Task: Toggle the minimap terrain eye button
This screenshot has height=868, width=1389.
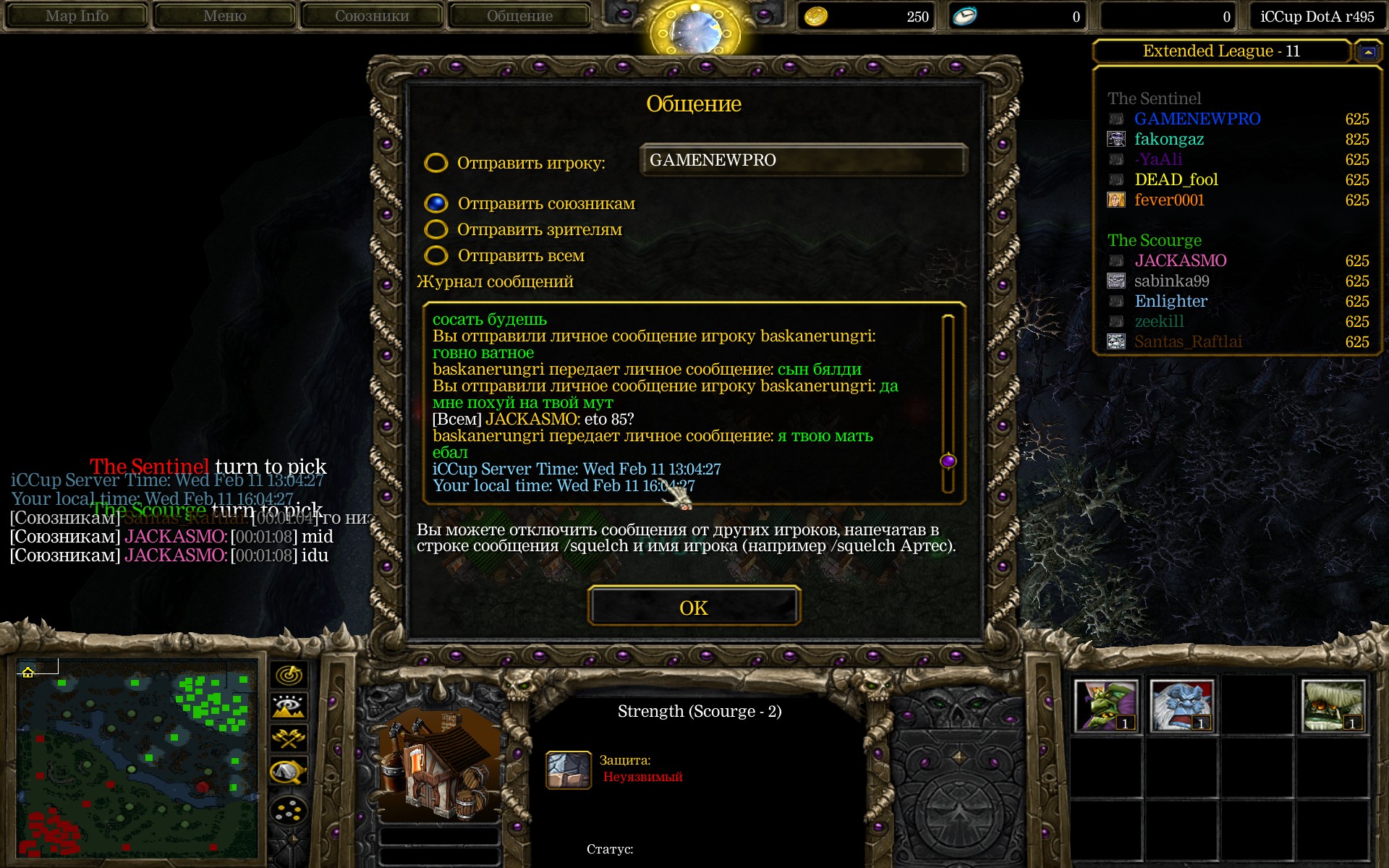Action: pos(289,707)
